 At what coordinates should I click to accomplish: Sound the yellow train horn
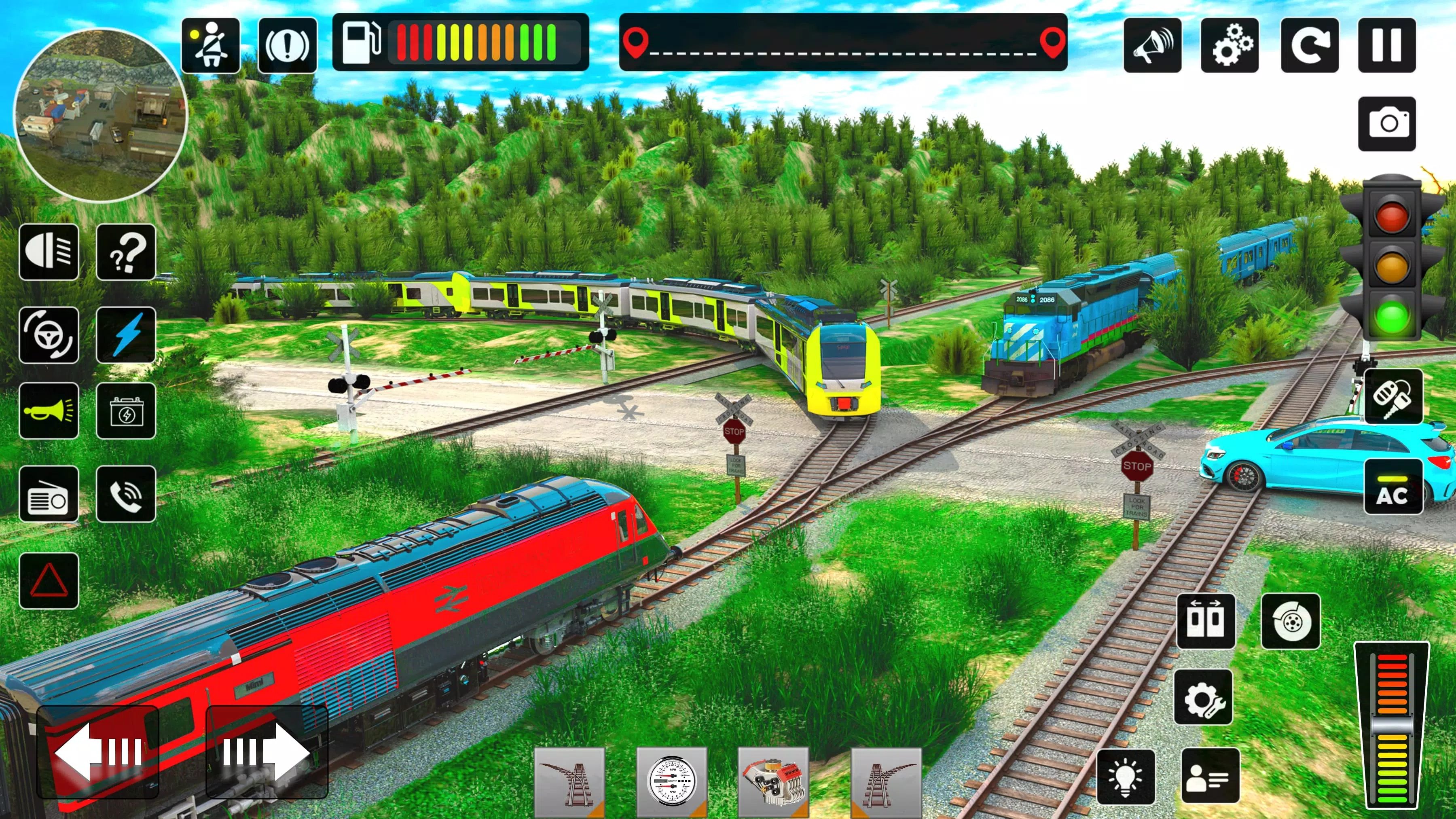[49, 411]
